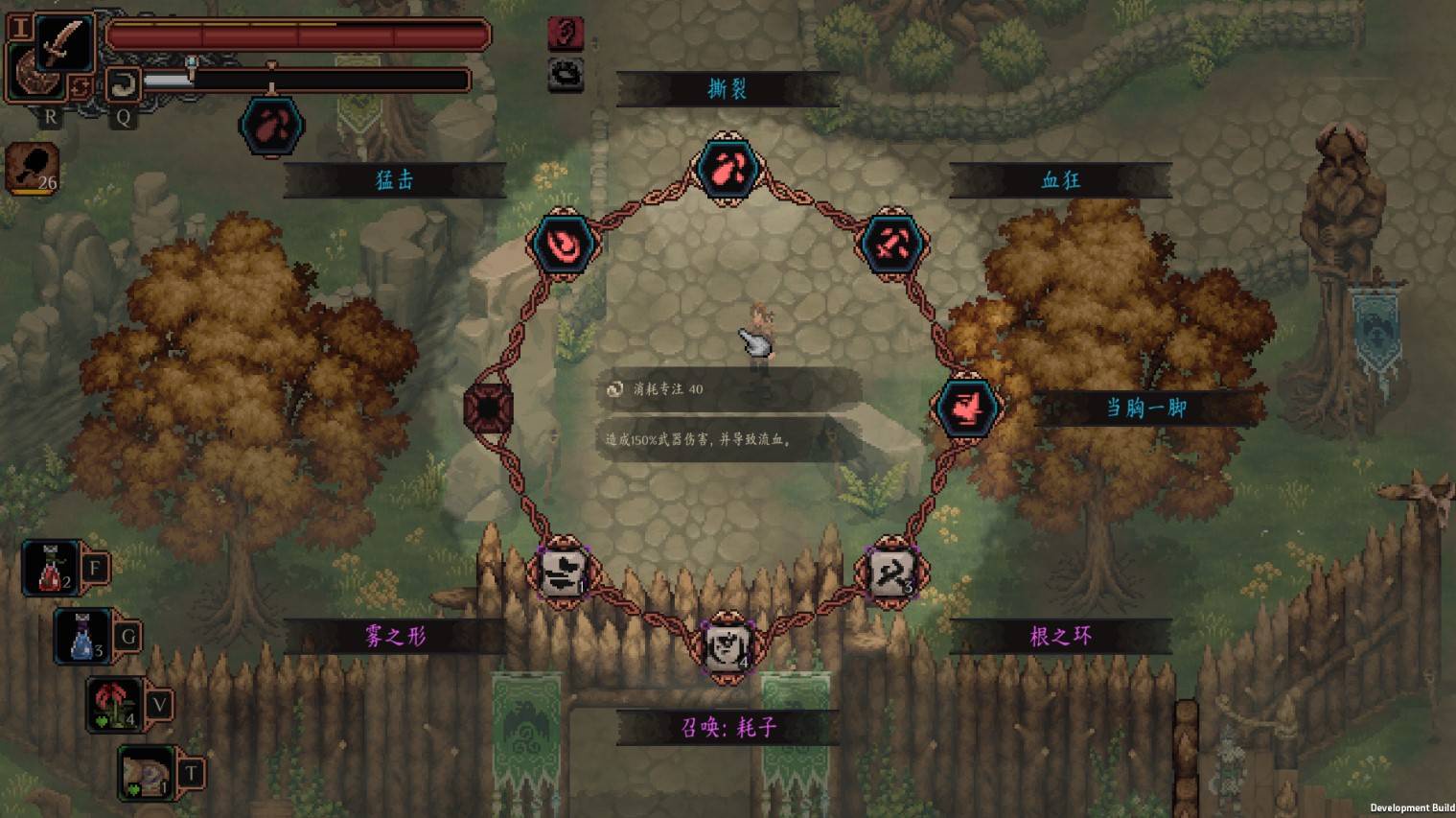Image resolution: width=1456 pixels, height=818 pixels.
Task: Use the blue potion slot
Action: coord(83,637)
